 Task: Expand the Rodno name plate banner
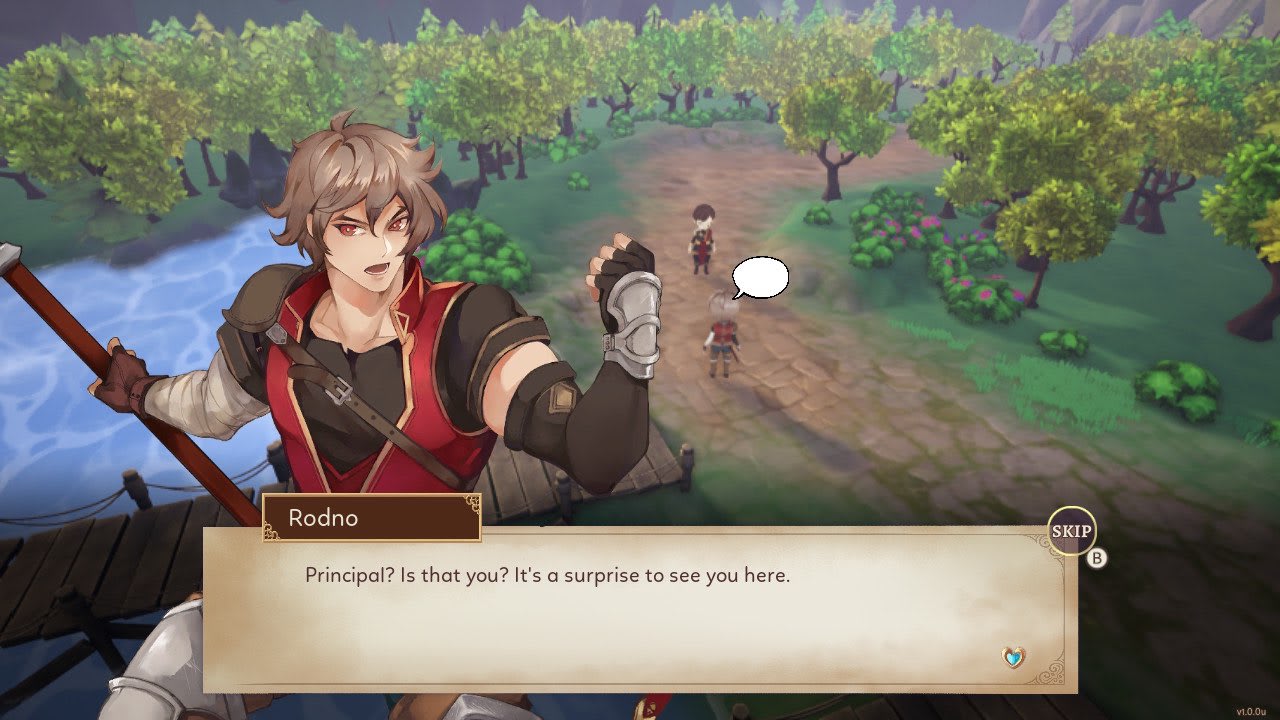372,518
